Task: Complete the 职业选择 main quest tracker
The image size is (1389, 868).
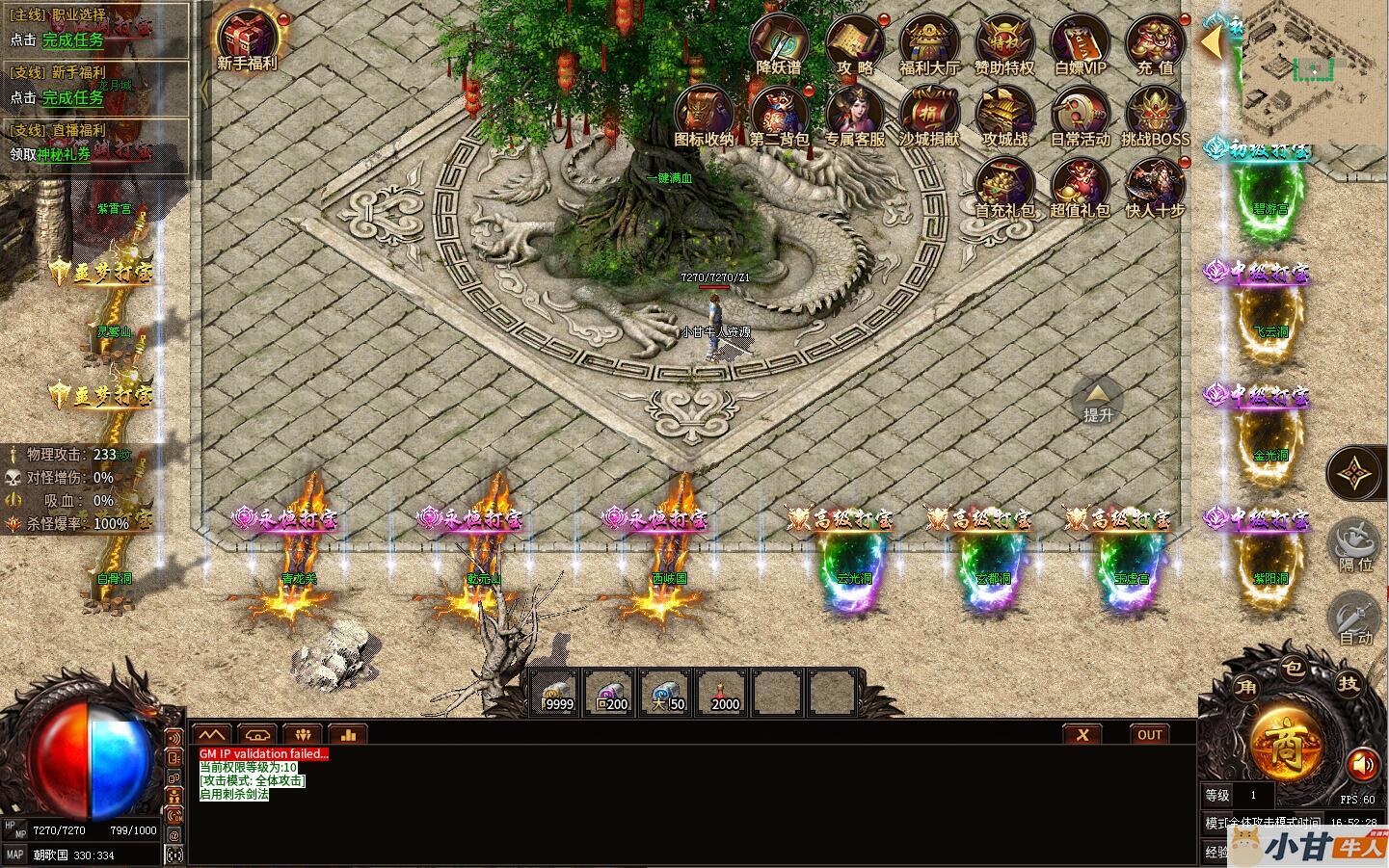Action: point(72,40)
